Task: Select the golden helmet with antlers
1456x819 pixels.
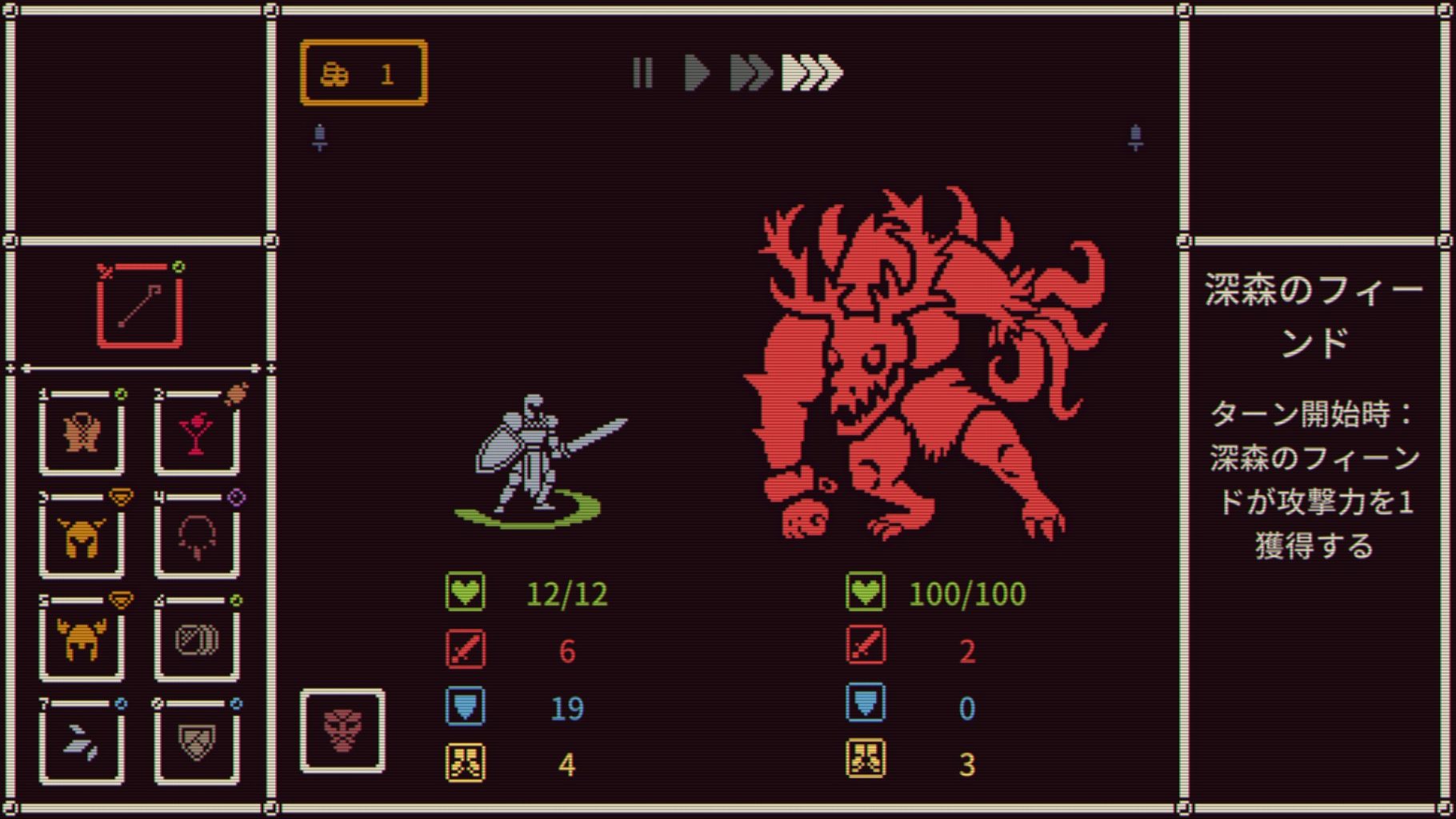Action: (x=82, y=639)
